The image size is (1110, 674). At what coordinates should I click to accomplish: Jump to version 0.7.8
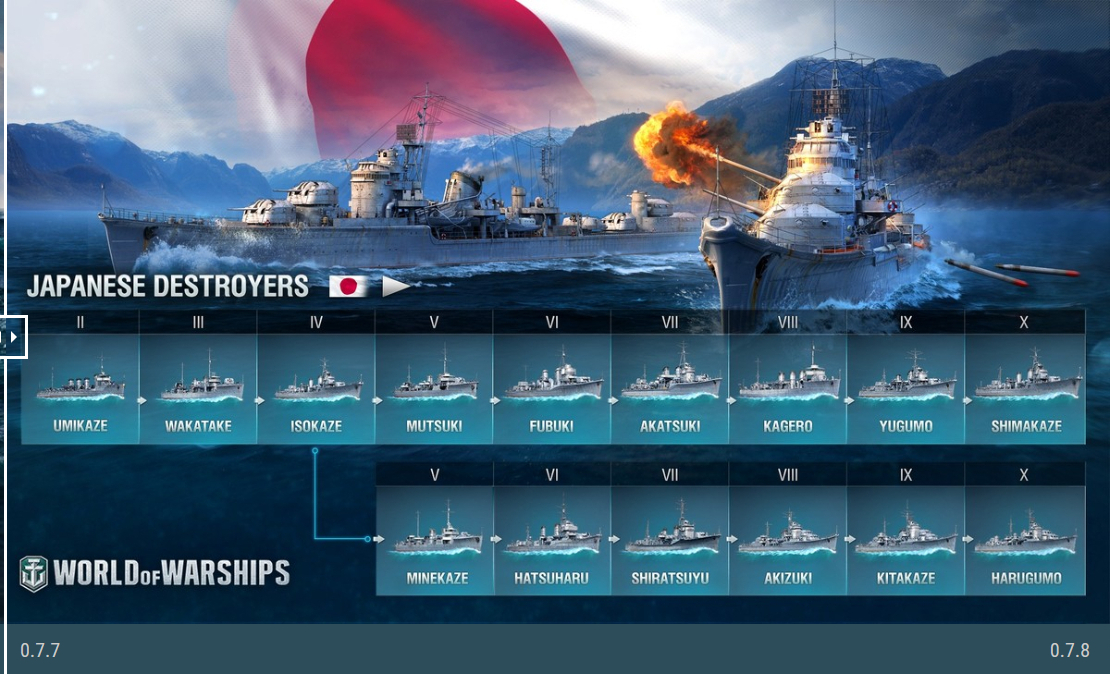tap(1069, 651)
